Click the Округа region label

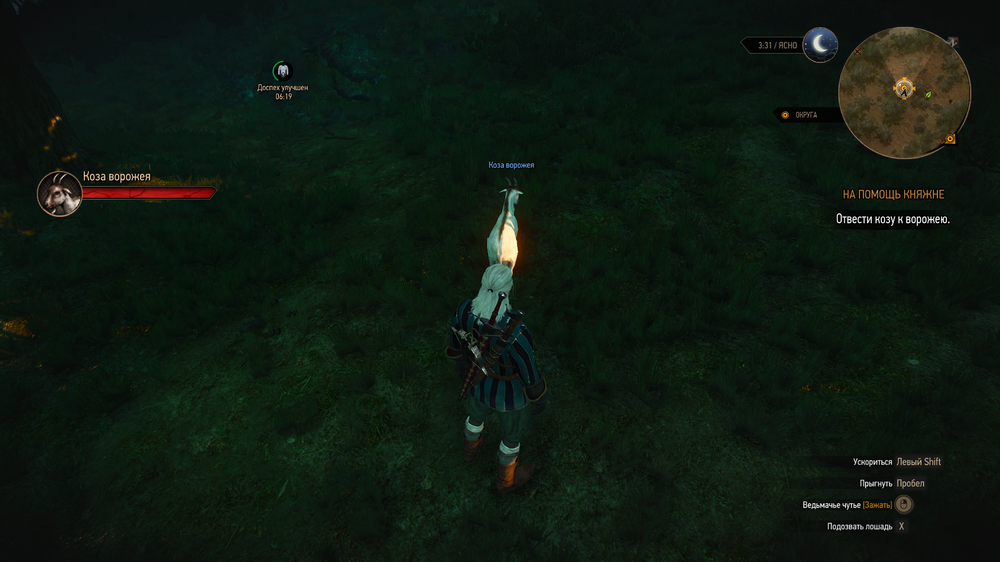pyautogui.click(x=805, y=115)
